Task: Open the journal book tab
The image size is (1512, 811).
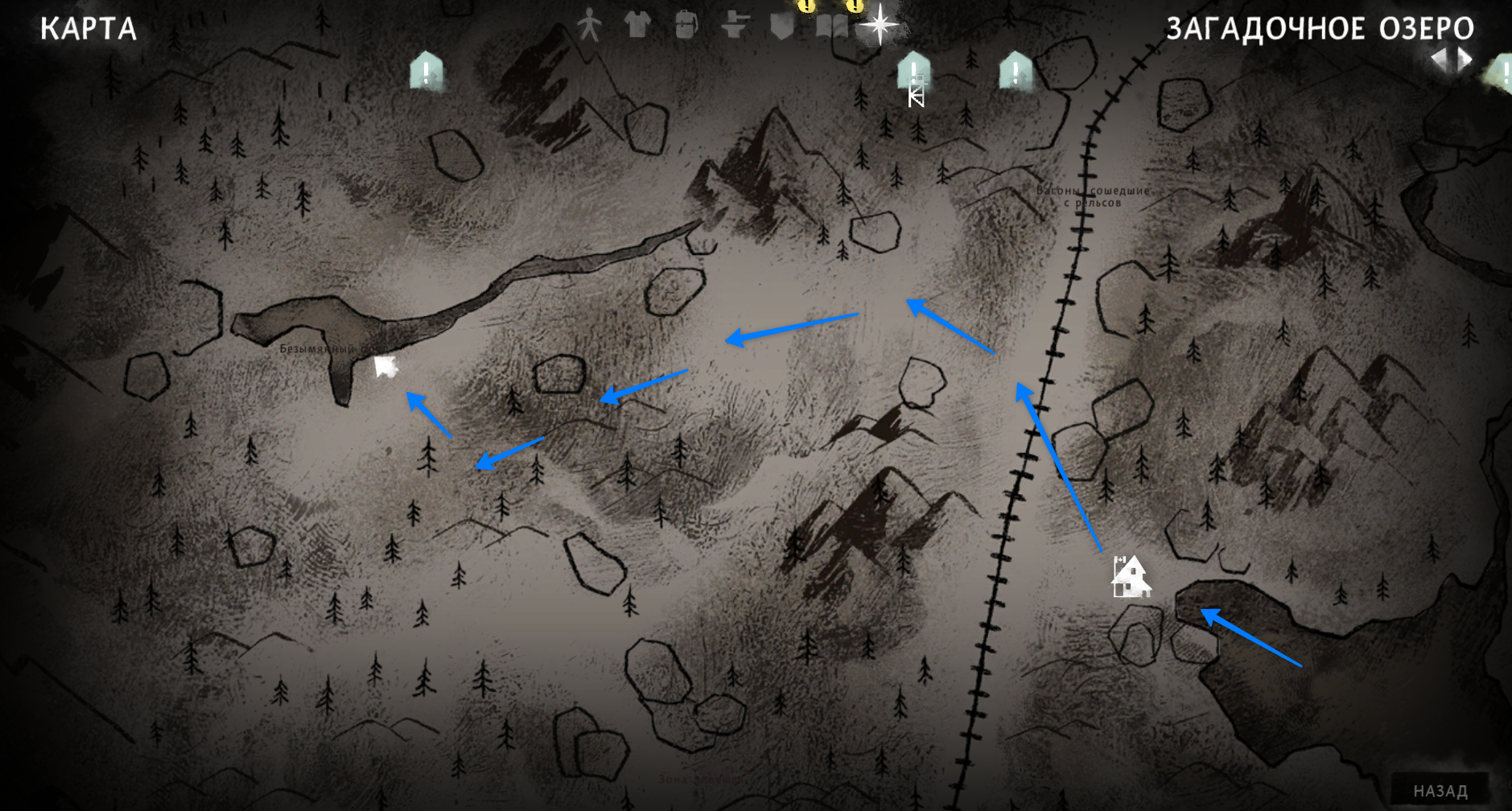Action: click(831, 27)
